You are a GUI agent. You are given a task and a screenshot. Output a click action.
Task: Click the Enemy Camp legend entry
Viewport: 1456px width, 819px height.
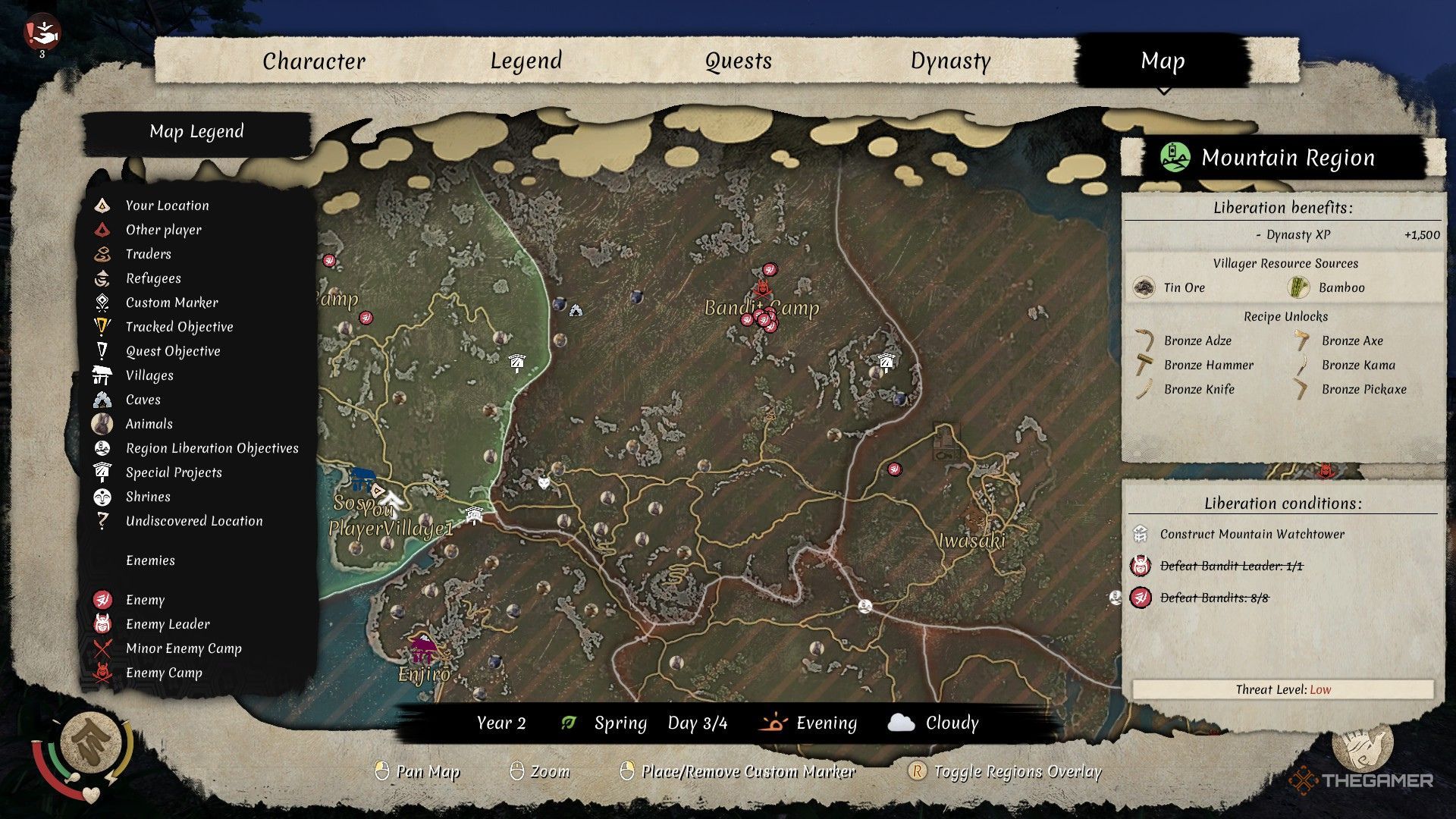tap(164, 673)
